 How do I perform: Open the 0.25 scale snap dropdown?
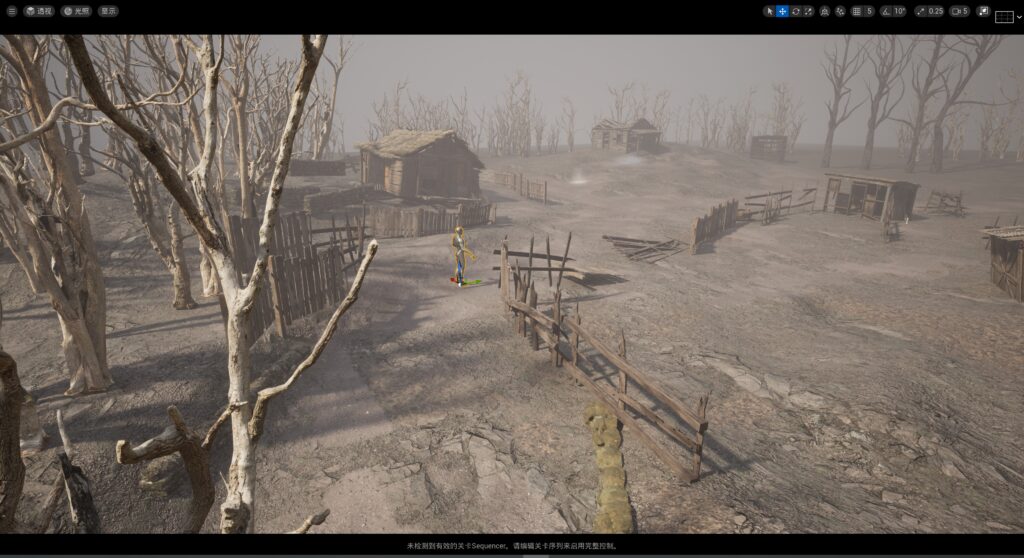[x=935, y=11]
